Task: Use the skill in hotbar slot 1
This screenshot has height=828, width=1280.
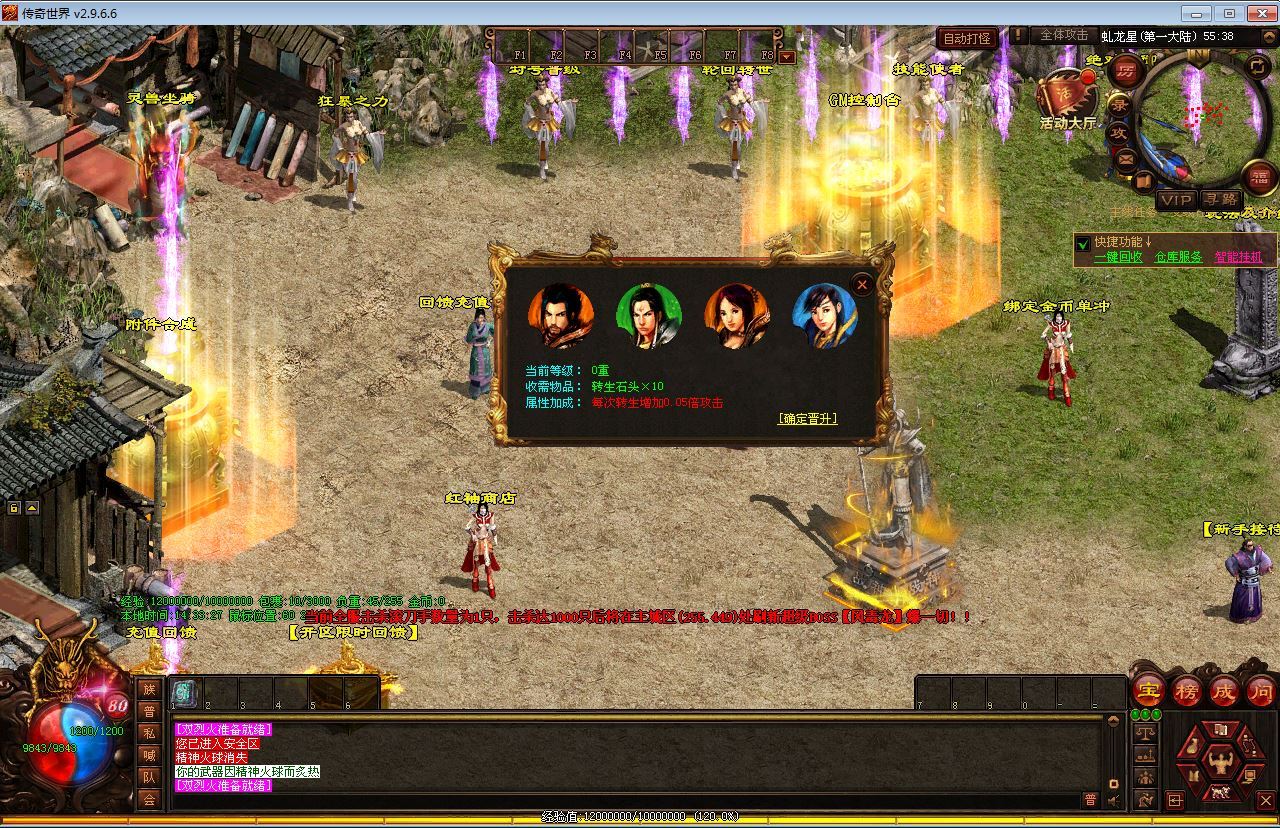Action: coord(185,692)
